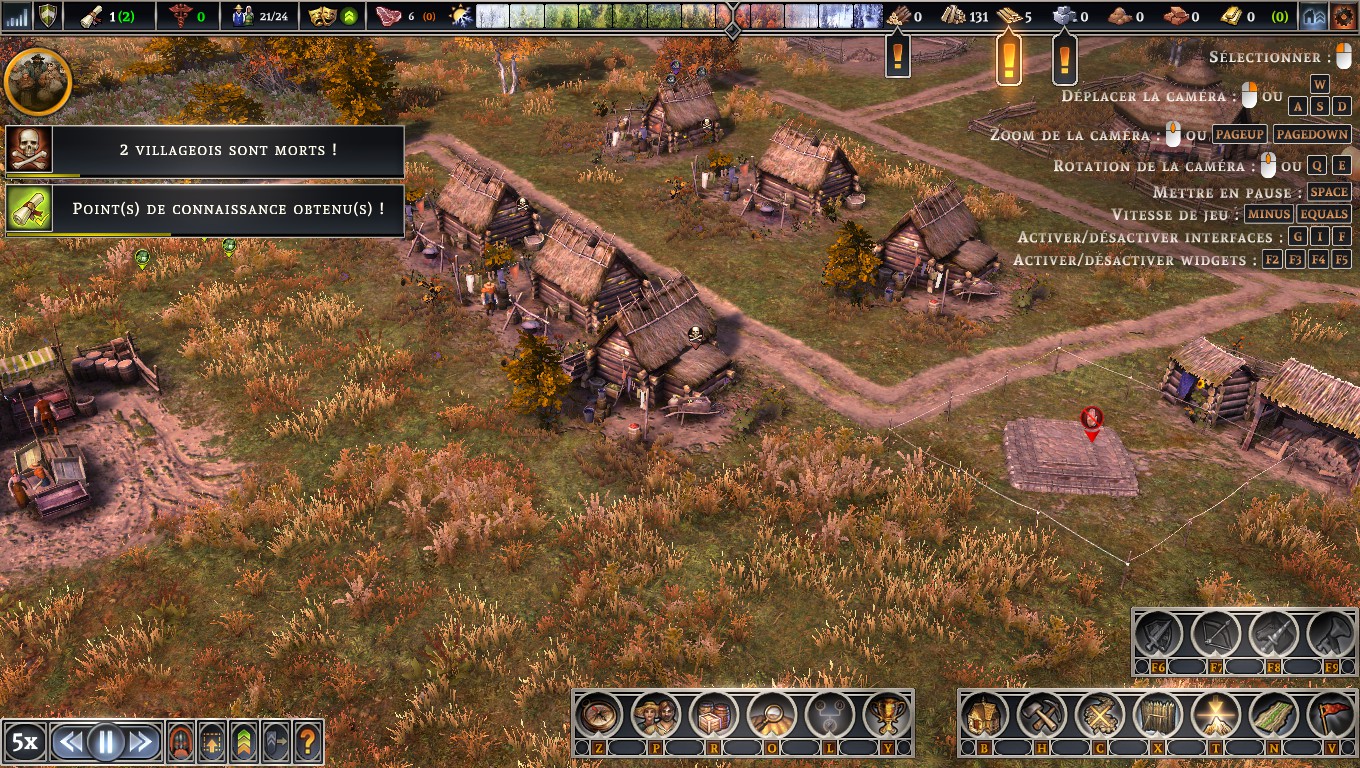Click the compass icon in toolbar
Viewport: 1360px width, 768px height.
[598, 716]
